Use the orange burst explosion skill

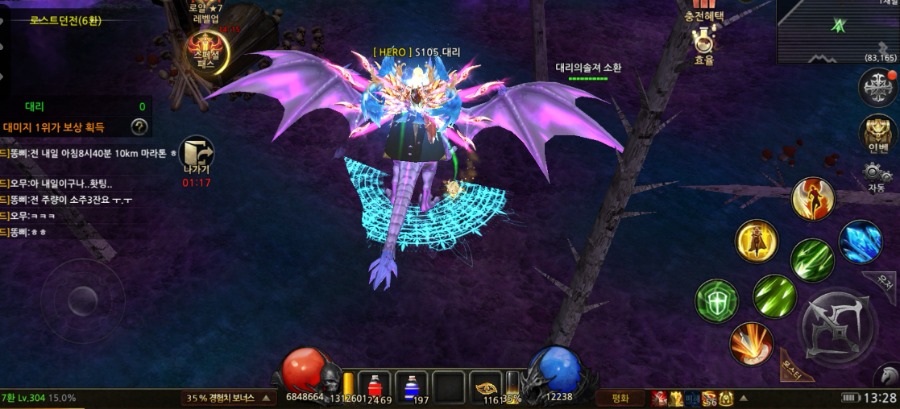(750, 344)
